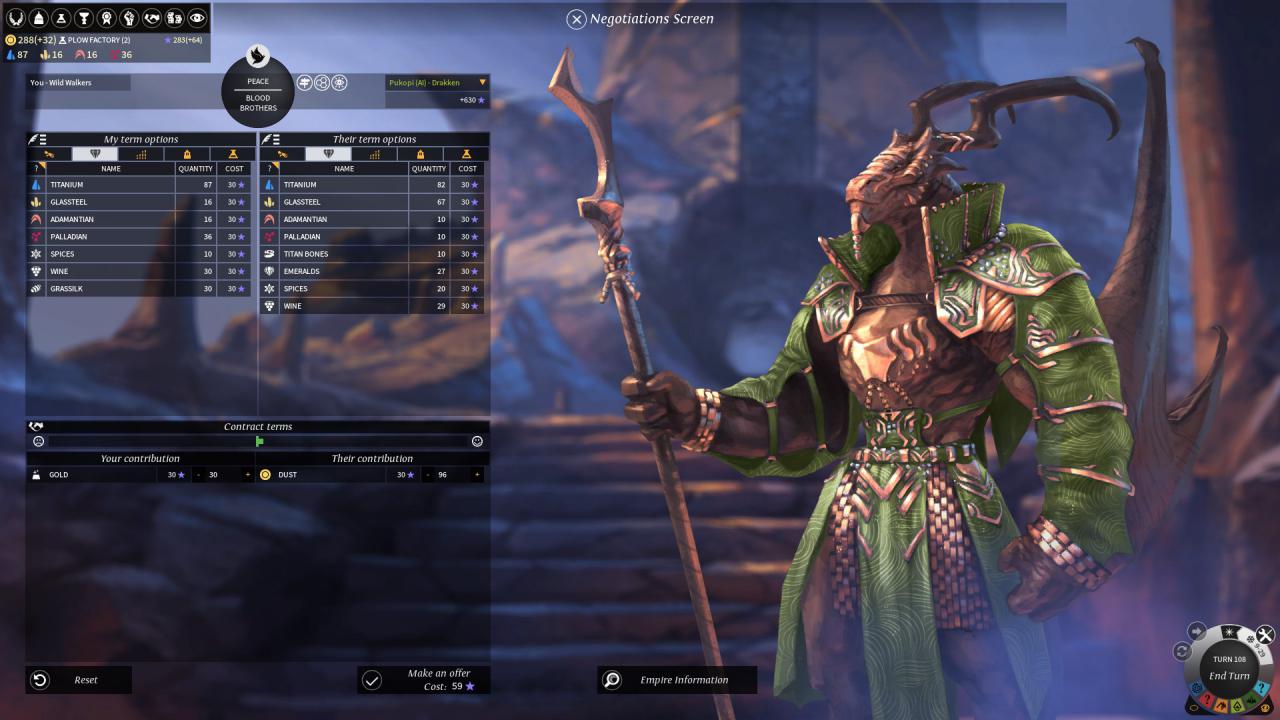
Task: Click the Peace status dove icon
Action: click(x=257, y=56)
